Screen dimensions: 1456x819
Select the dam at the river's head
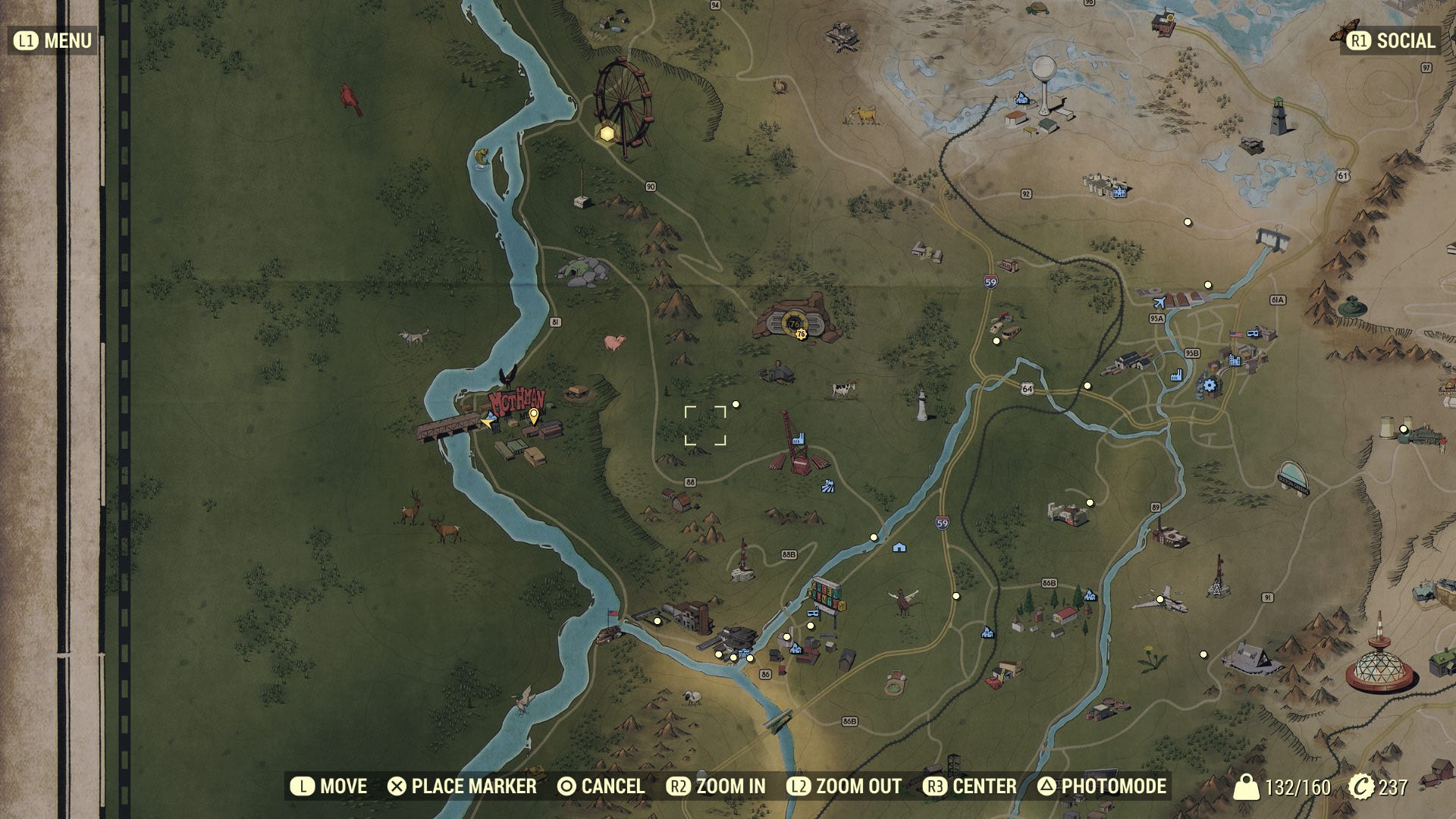pos(1273,238)
